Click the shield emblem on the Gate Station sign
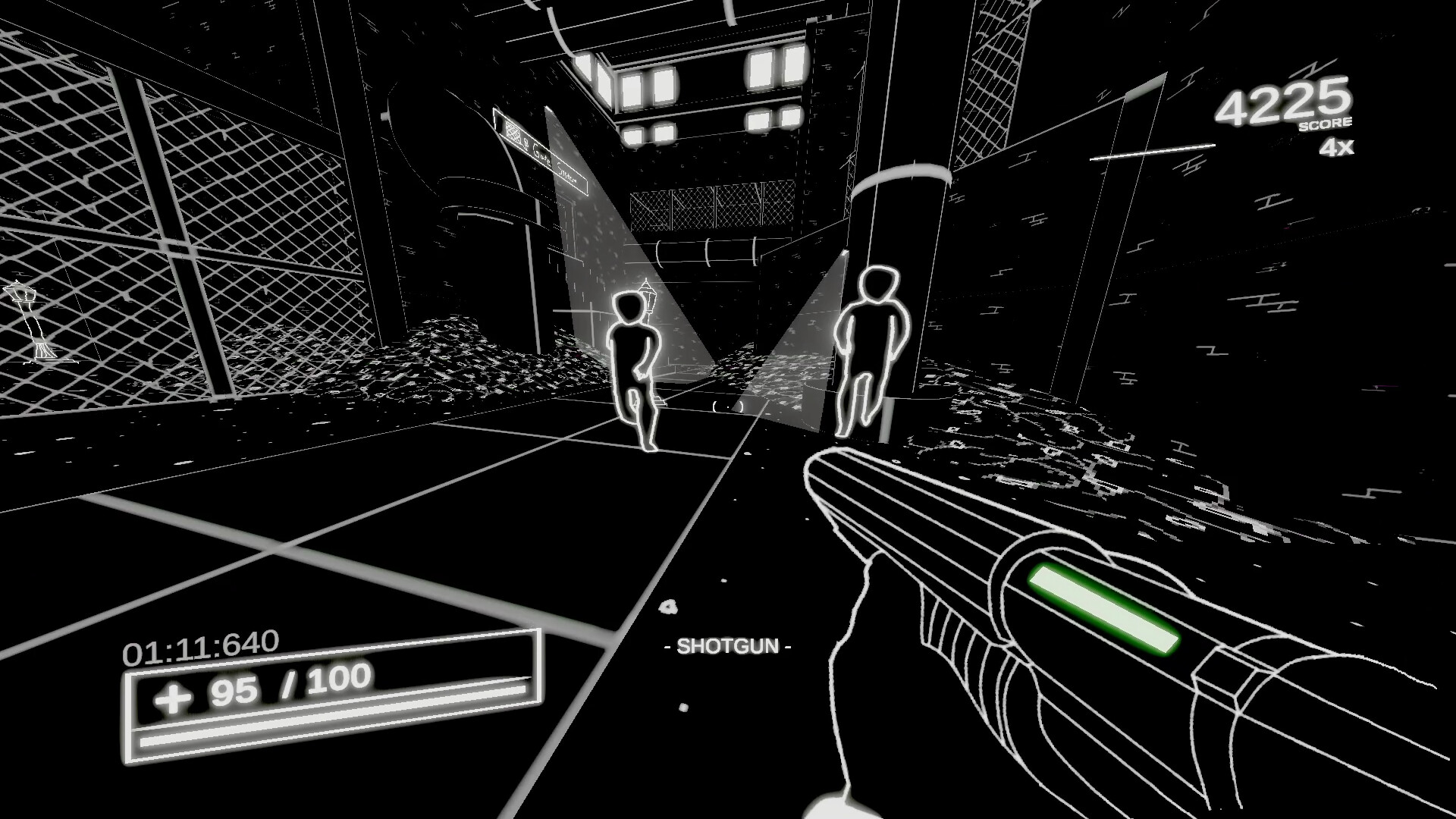 [x=513, y=131]
